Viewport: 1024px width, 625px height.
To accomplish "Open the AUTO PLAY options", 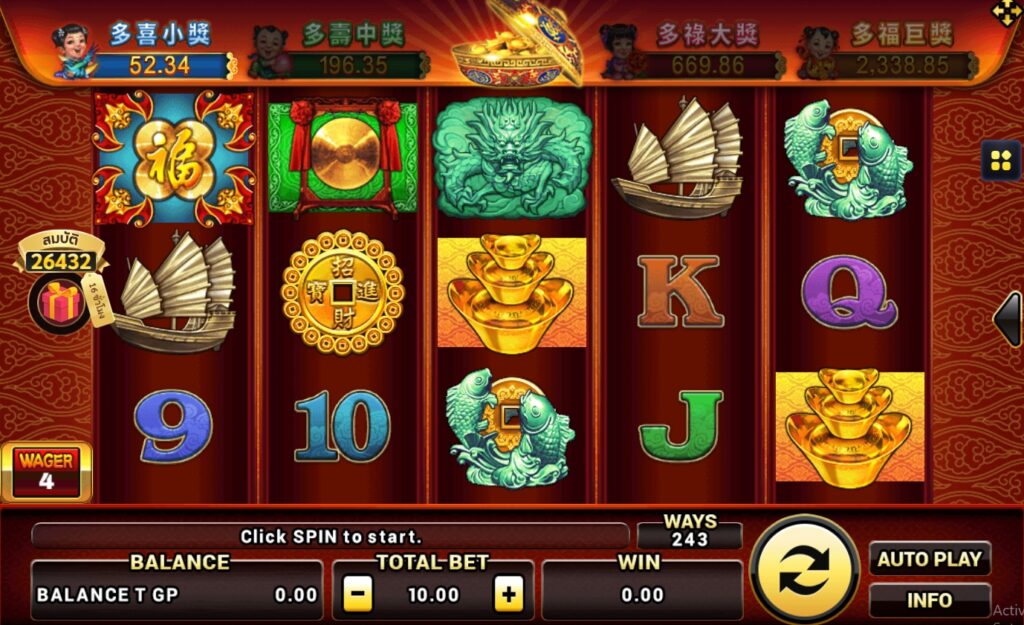I will 929,559.
